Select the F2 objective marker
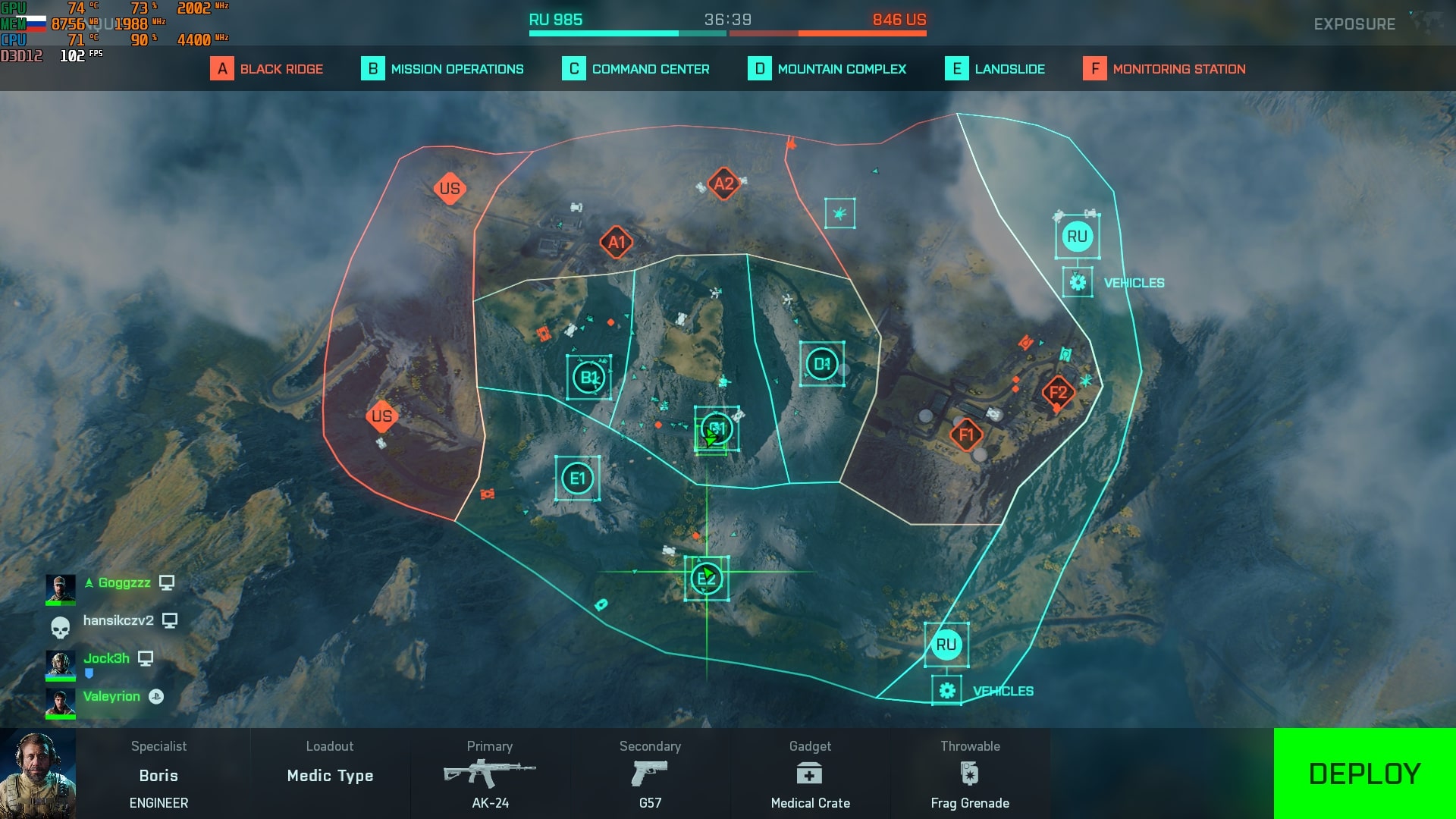 1058,392
